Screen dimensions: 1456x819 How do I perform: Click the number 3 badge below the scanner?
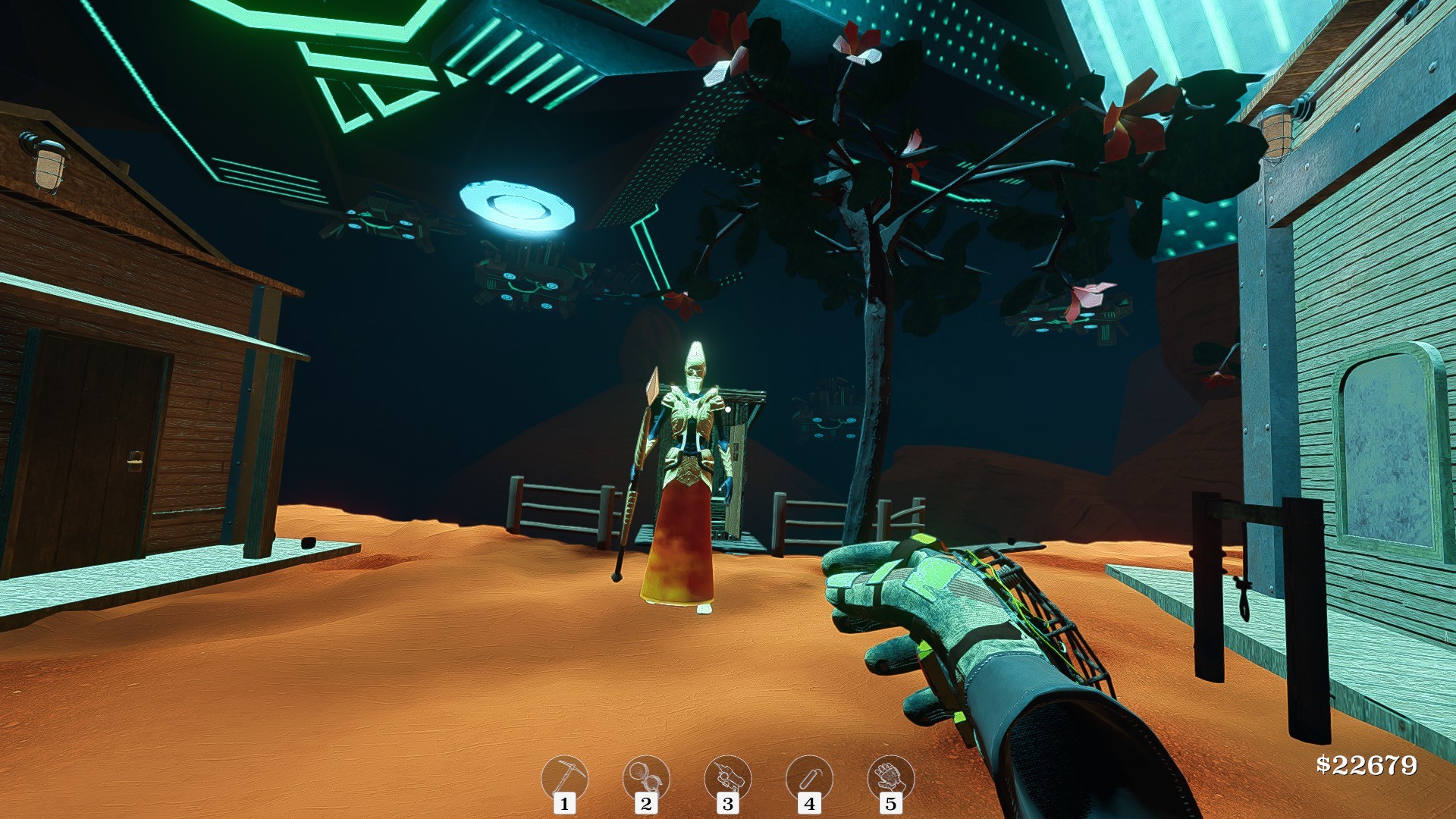[x=729, y=805]
